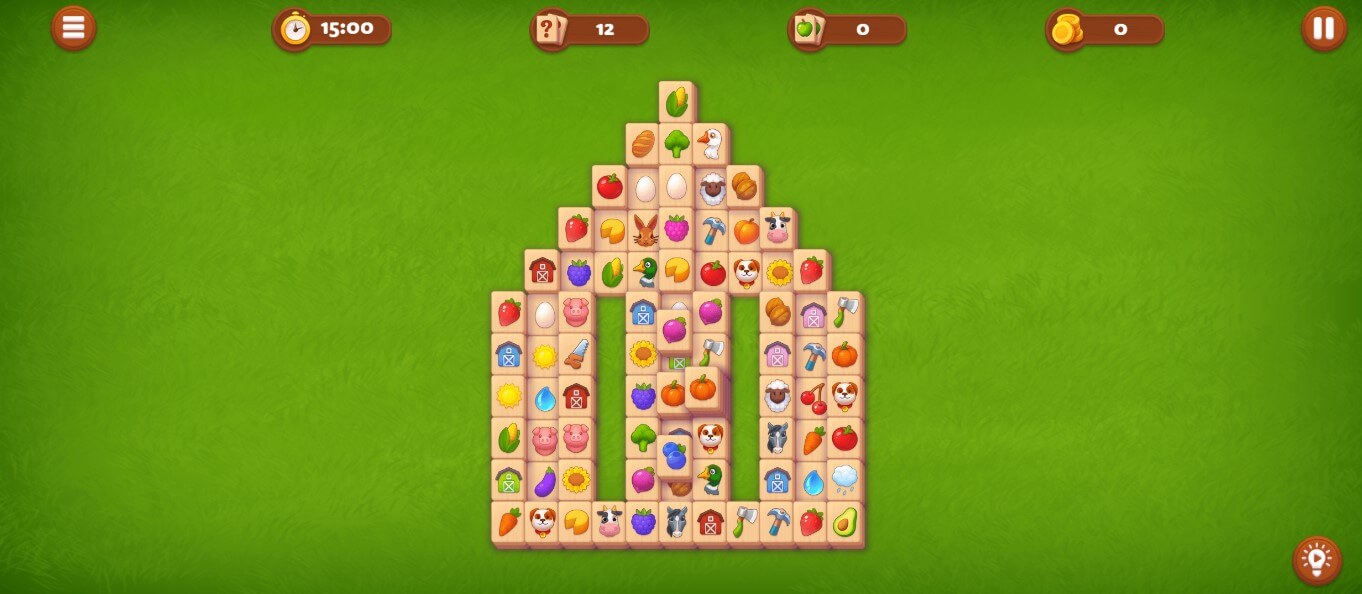Select the peach tile
Viewport: 1362px width, 594px height.
click(x=745, y=231)
